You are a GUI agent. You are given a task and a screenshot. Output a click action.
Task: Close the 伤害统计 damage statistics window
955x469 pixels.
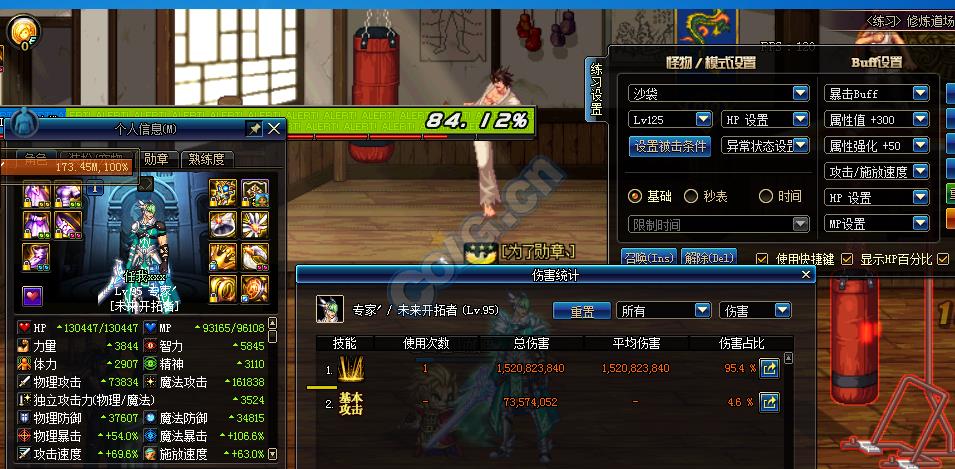[806, 274]
